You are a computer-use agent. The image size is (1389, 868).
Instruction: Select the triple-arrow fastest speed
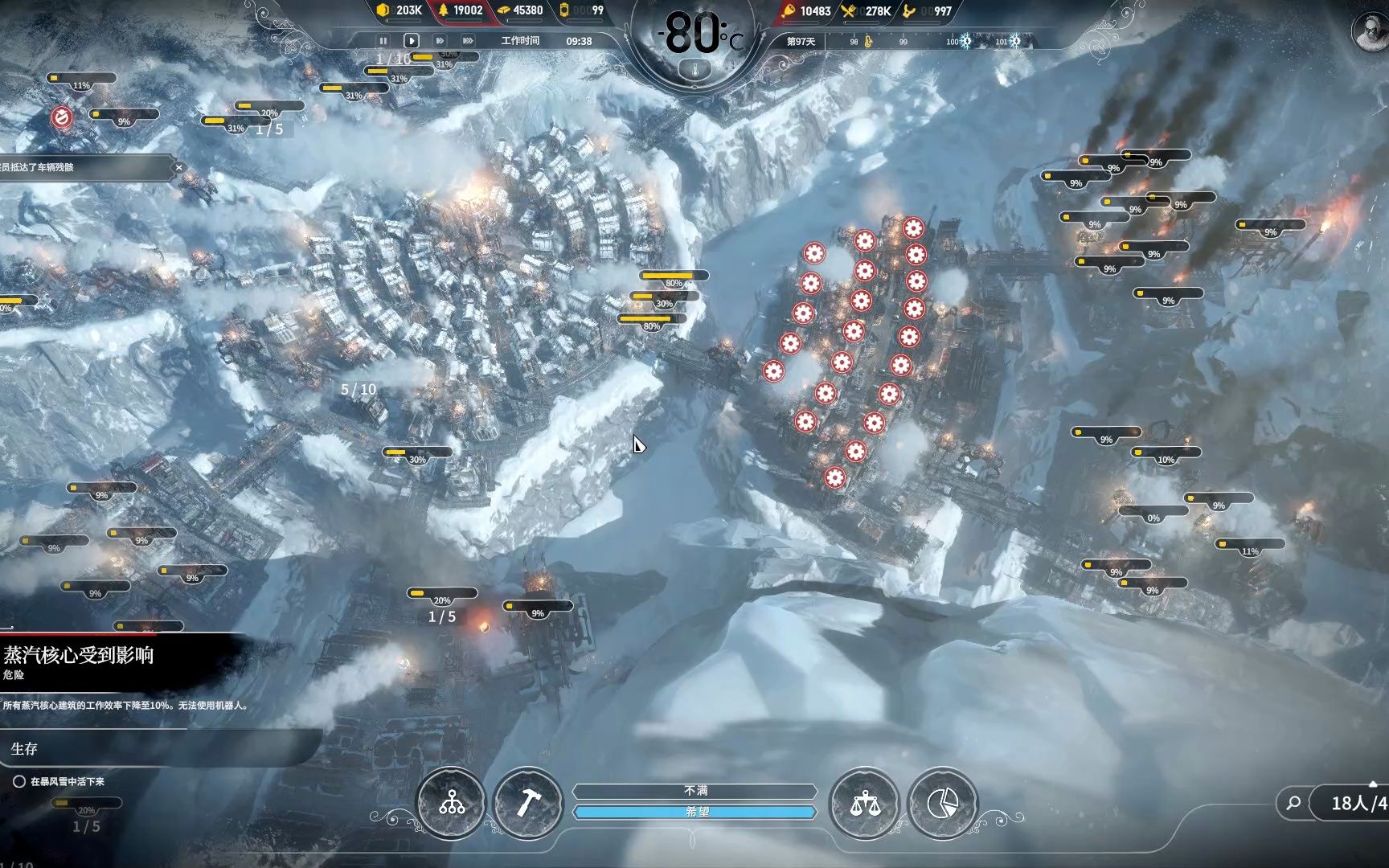pyautogui.click(x=468, y=40)
